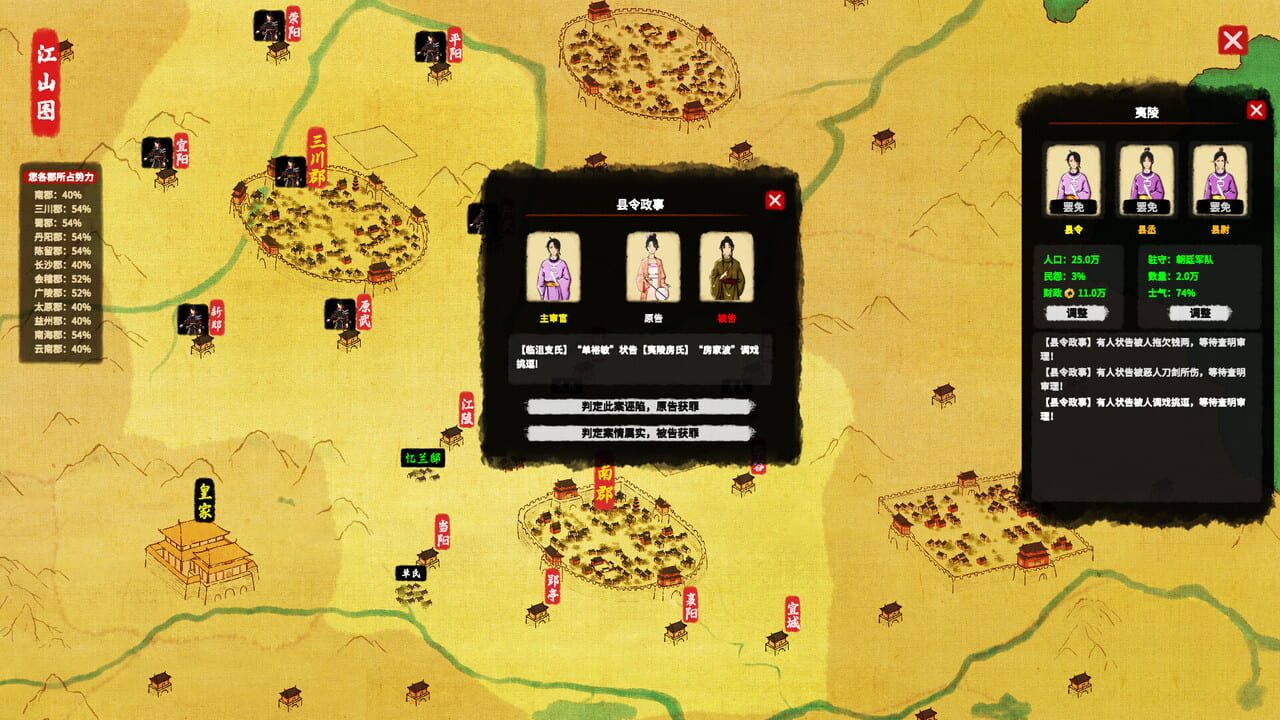Click the army general icon near Yuanwu (原武)
This screenshot has width=1280, height=720.
tap(339, 315)
